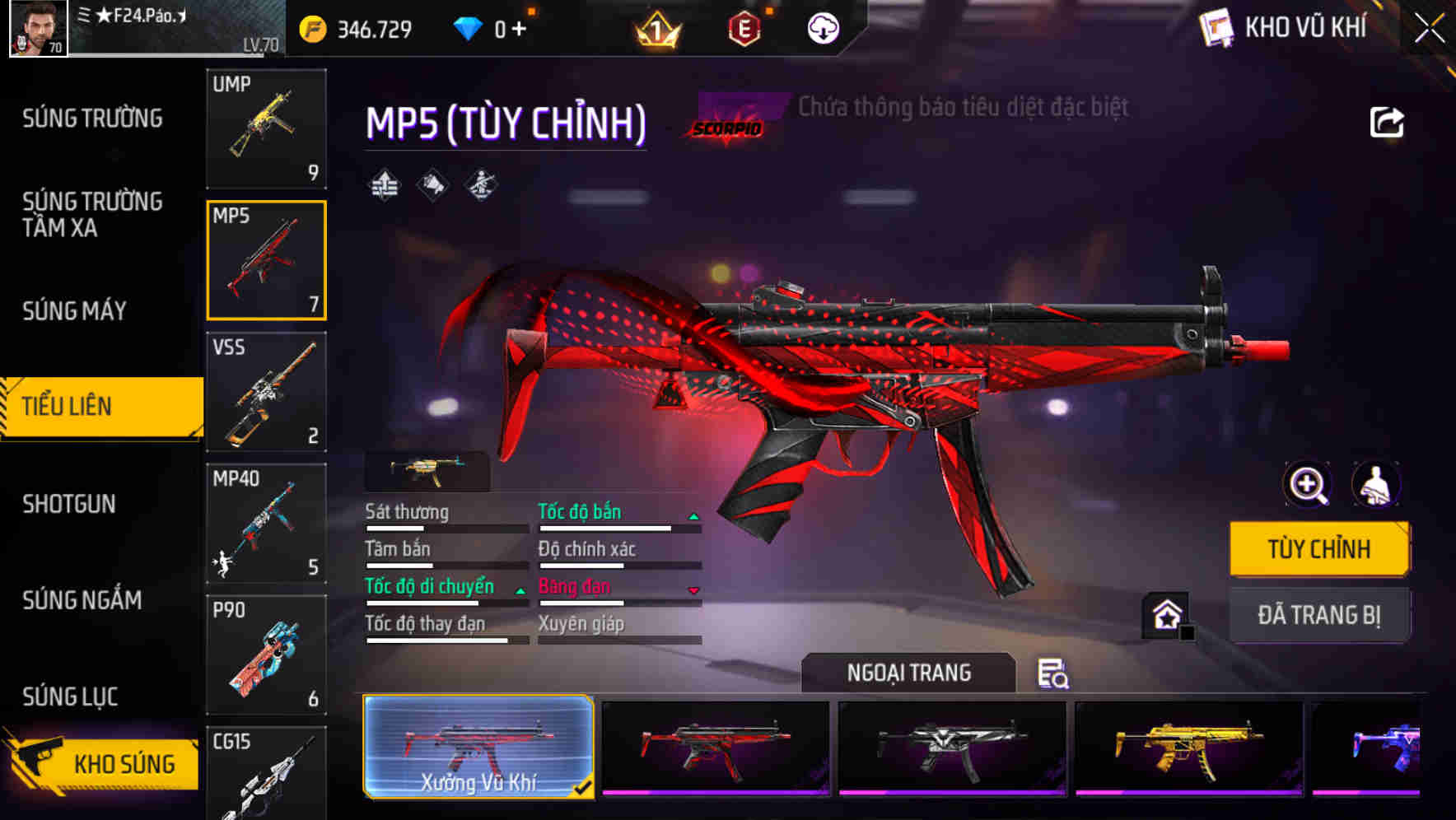Open the weapon zoom magnifier icon
The height and width of the screenshot is (820, 1456).
click(x=1306, y=485)
